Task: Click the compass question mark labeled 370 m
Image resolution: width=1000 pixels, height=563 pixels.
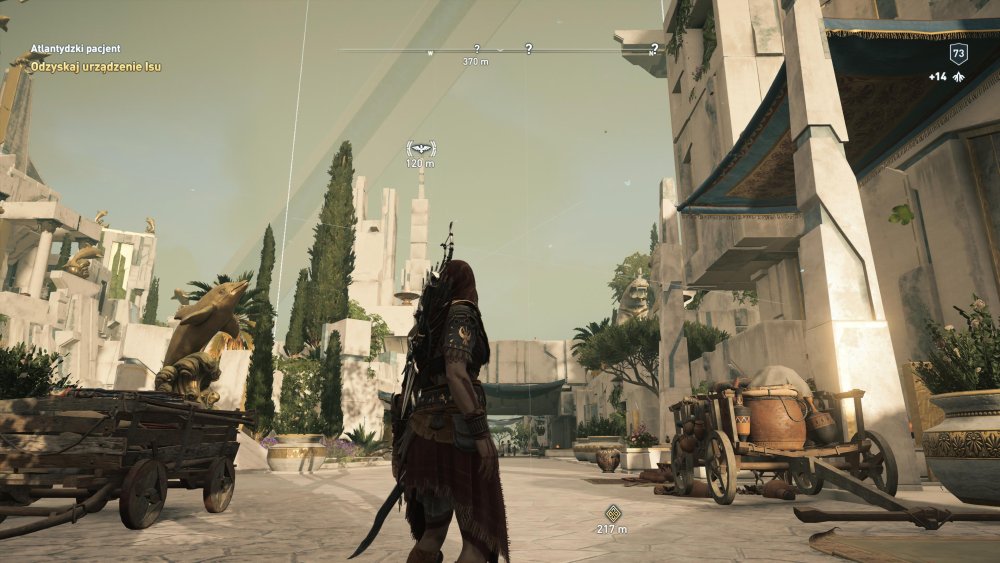Action: (x=476, y=49)
